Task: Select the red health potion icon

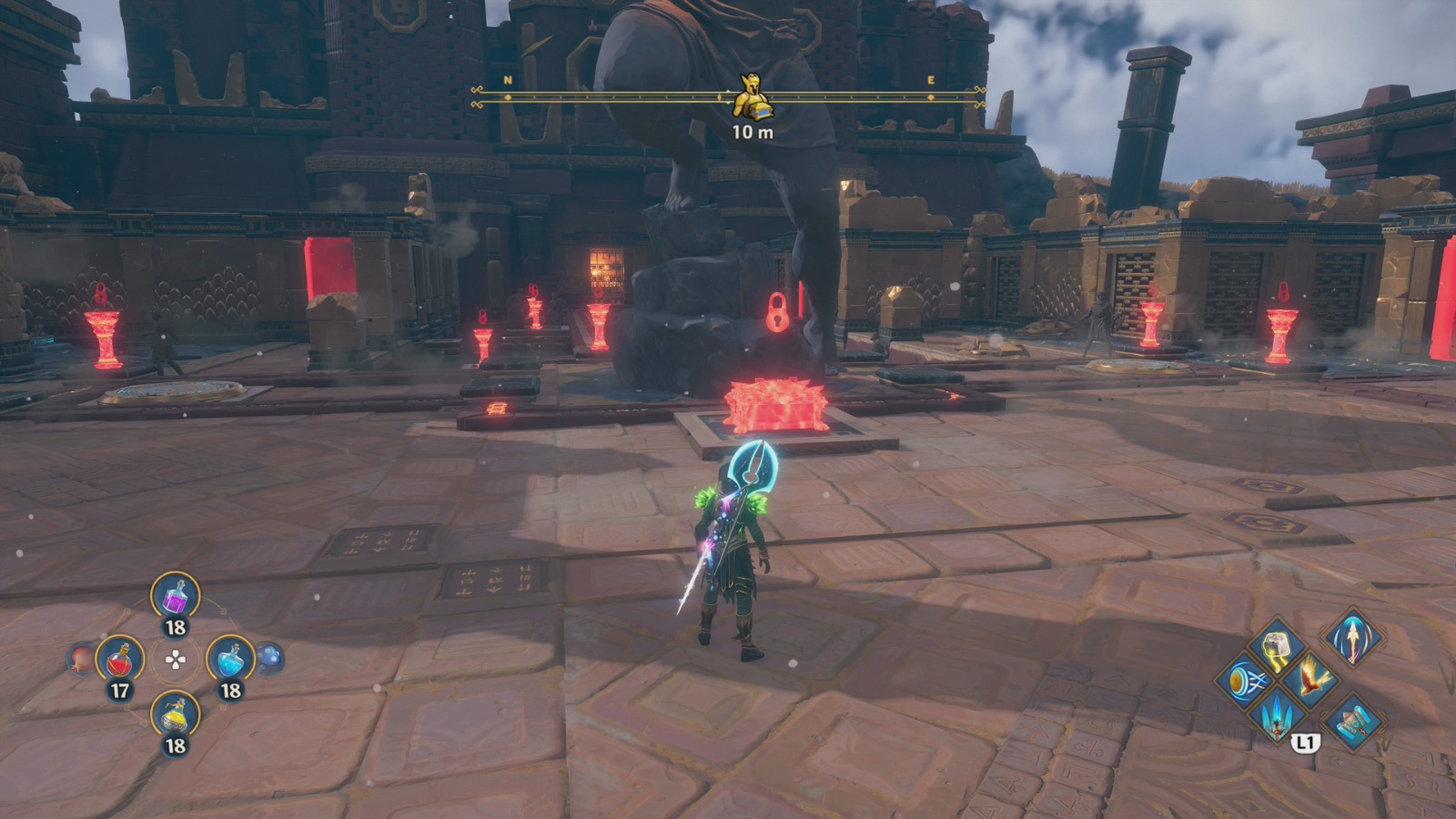Action: 120,660
